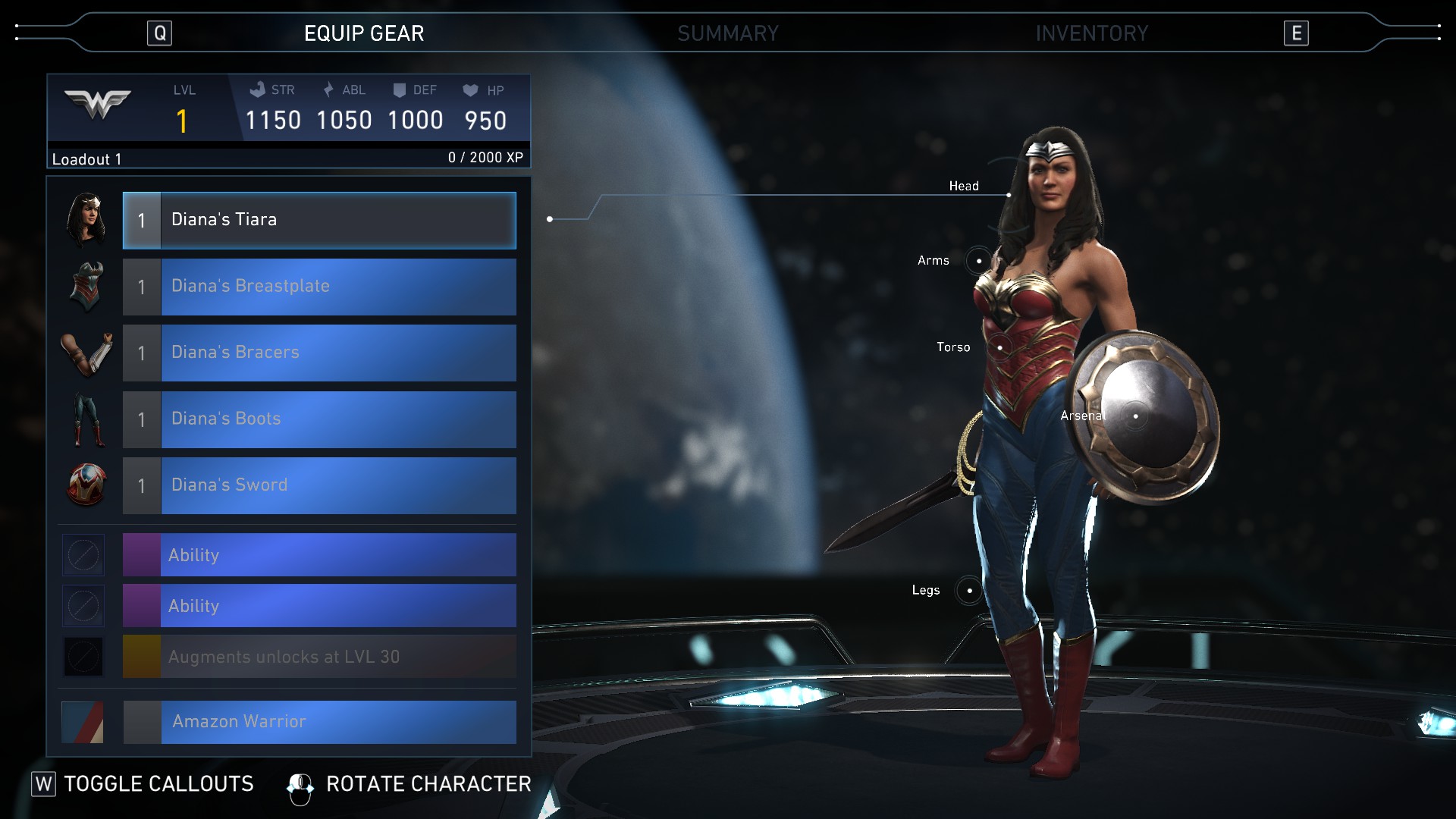Select the bracers arm gear icon

pyautogui.click(x=86, y=353)
